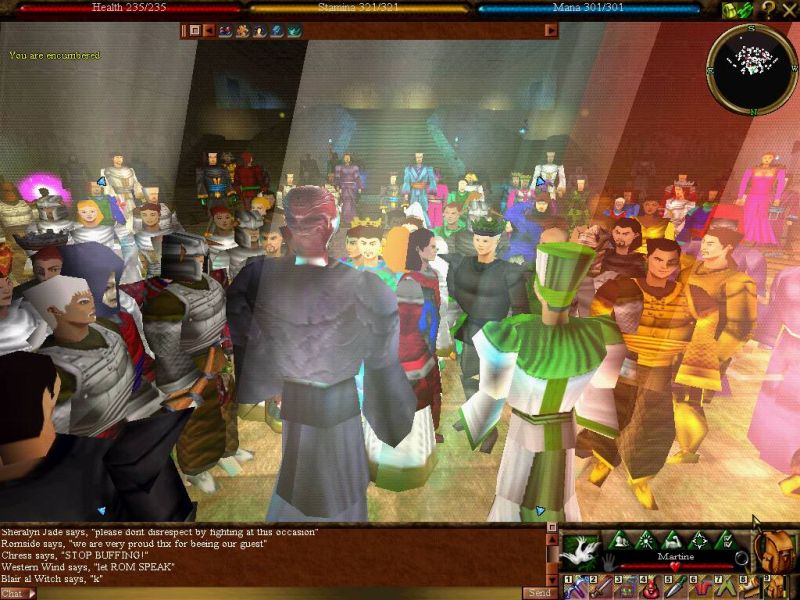Open the pack in shortcut slot 9
The height and width of the screenshot is (600, 800).
773,588
